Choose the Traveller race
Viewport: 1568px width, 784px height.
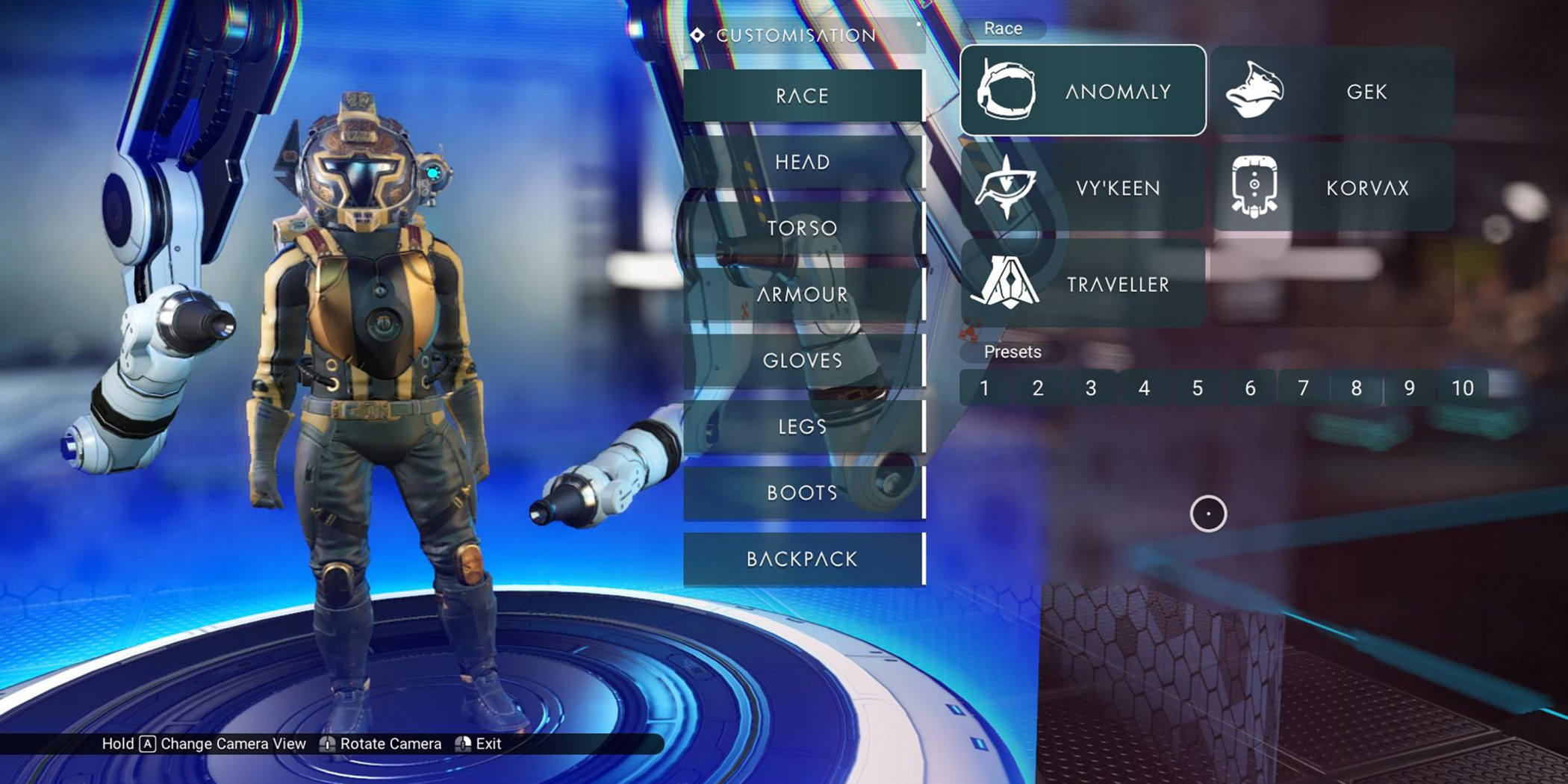click(x=1083, y=284)
